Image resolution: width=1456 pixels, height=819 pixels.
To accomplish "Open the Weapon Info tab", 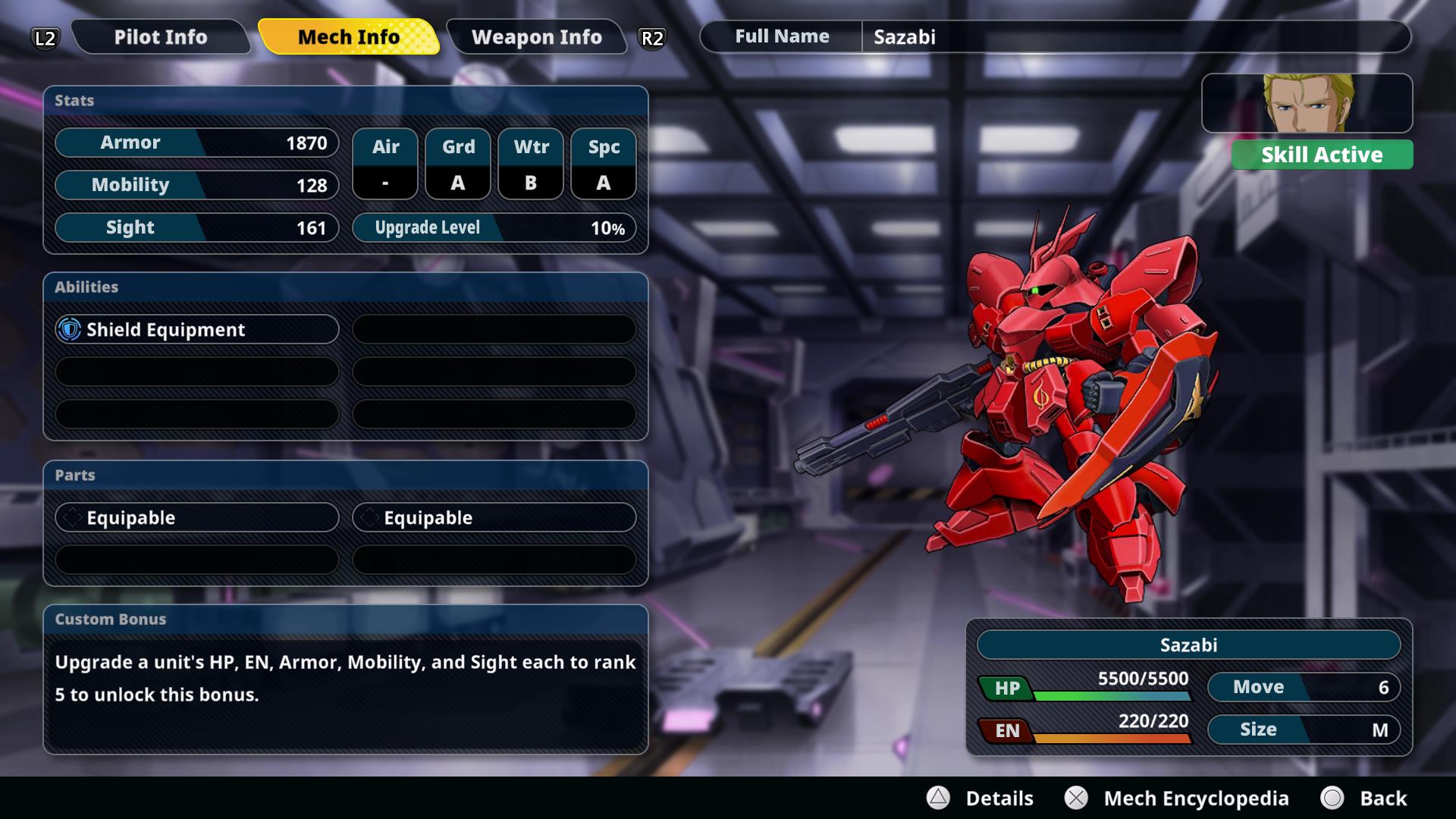I will (x=536, y=37).
